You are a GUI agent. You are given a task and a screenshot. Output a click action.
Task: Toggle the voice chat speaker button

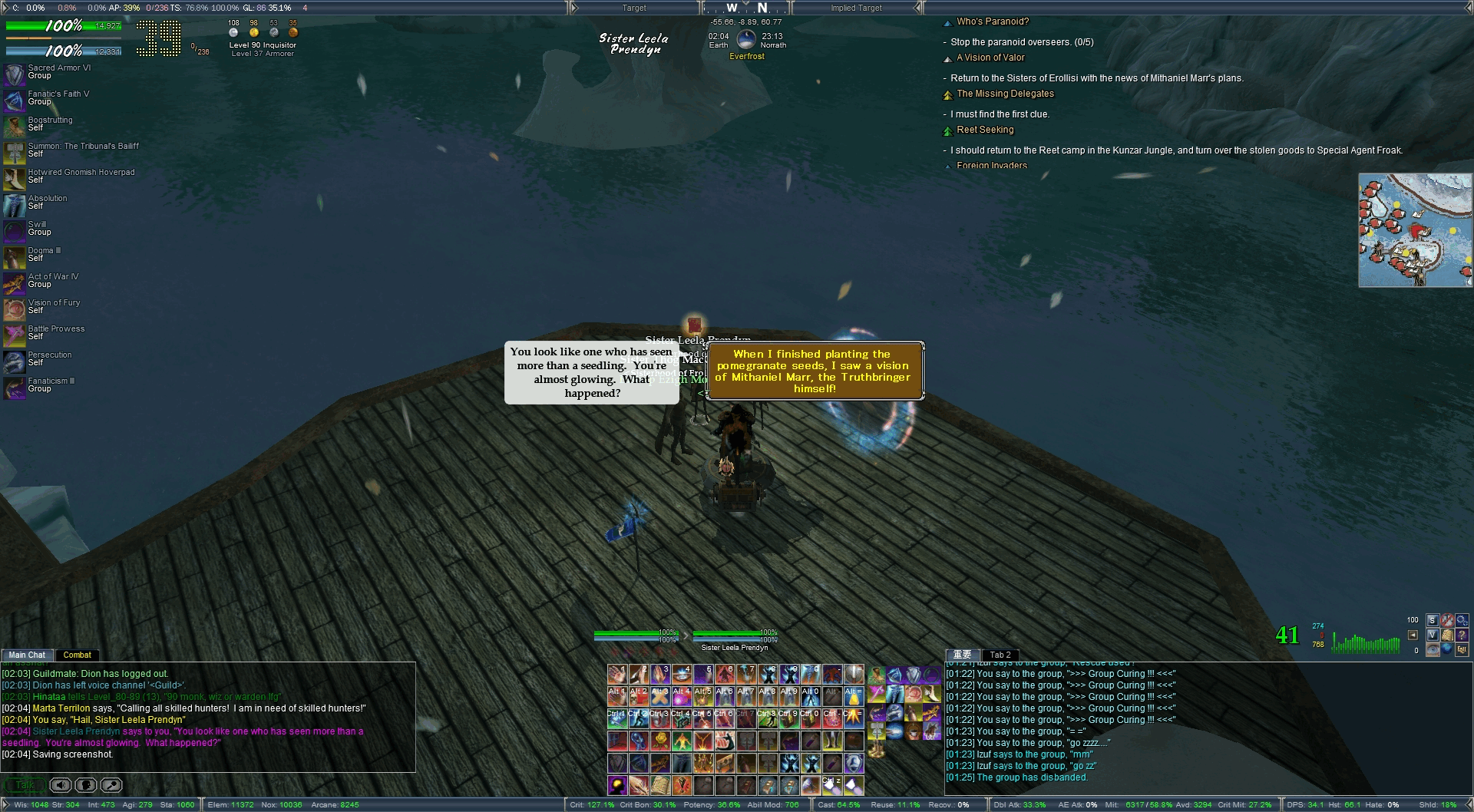pos(61,785)
